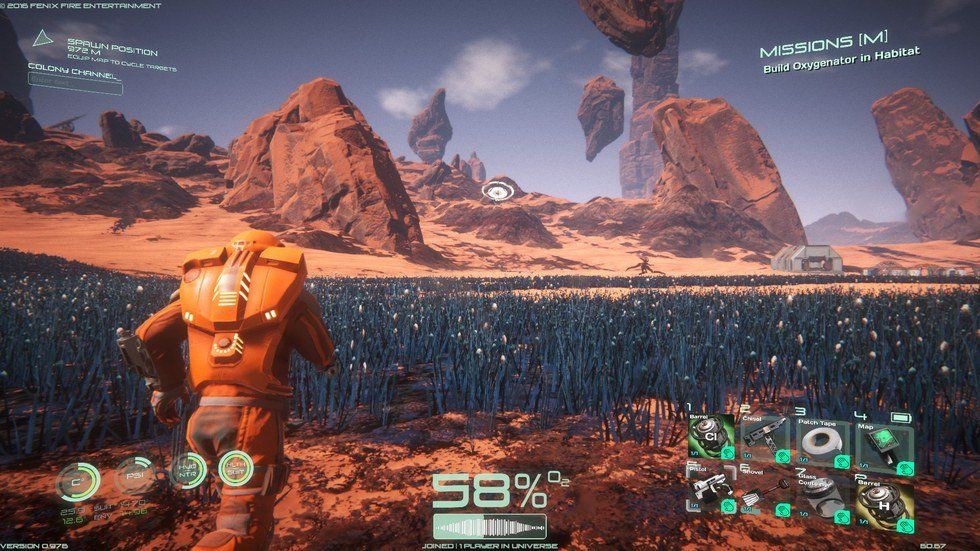Click the waypoint target marker
This screenshot has height=551, width=980.
tap(496, 190)
